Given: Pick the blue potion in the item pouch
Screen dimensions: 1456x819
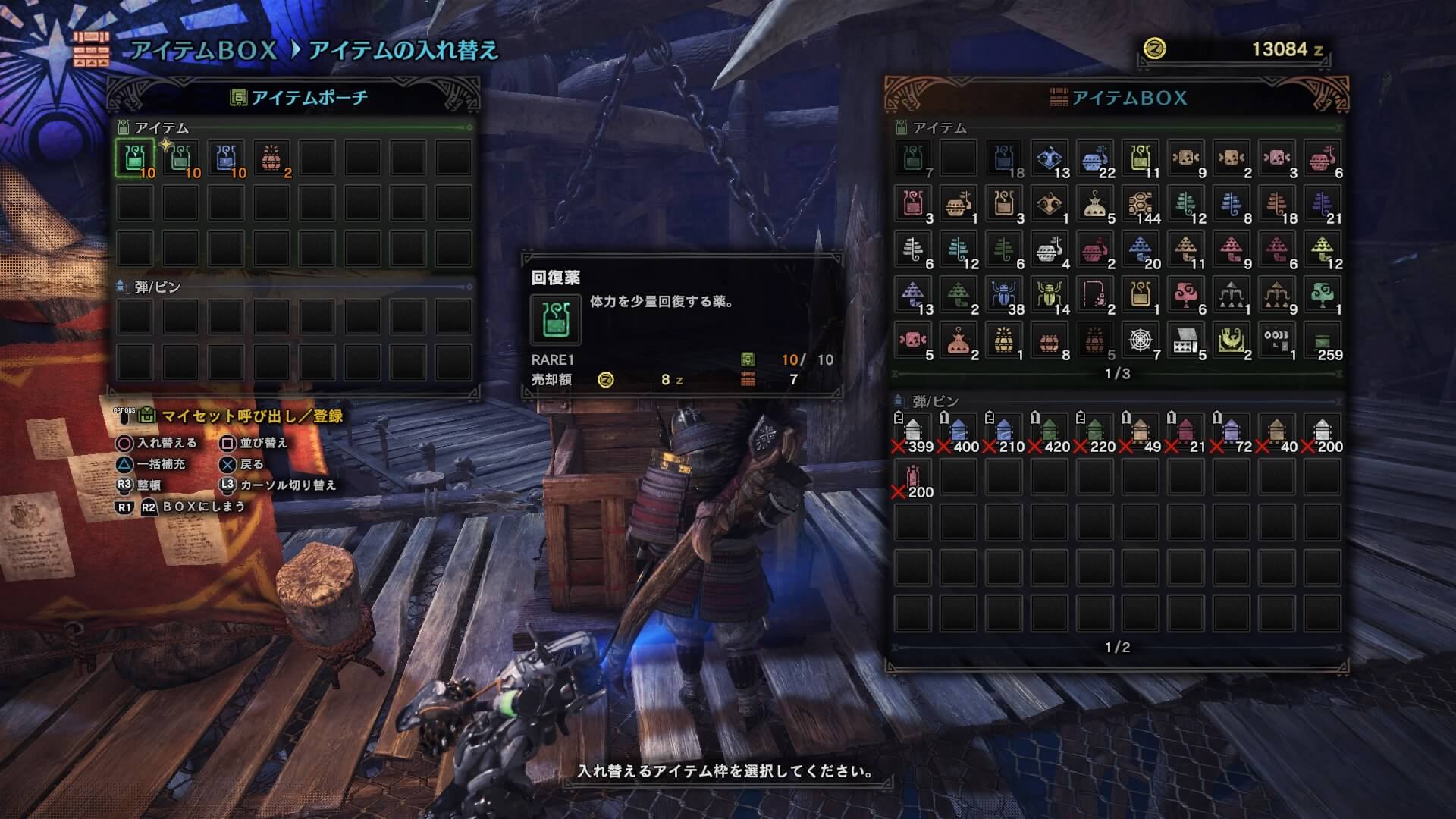Looking at the screenshot, I should [x=226, y=158].
